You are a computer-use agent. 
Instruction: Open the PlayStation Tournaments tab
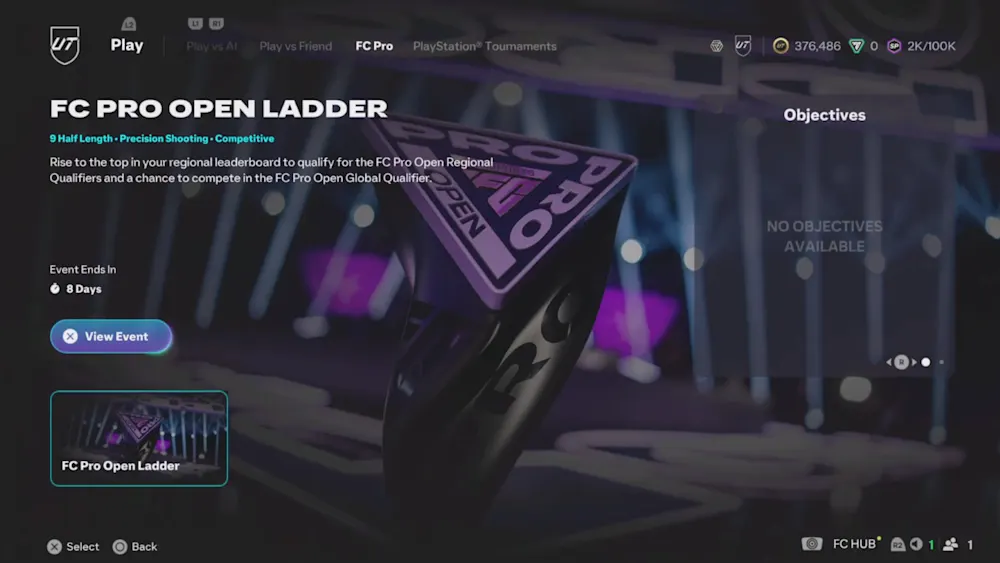click(x=484, y=46)
